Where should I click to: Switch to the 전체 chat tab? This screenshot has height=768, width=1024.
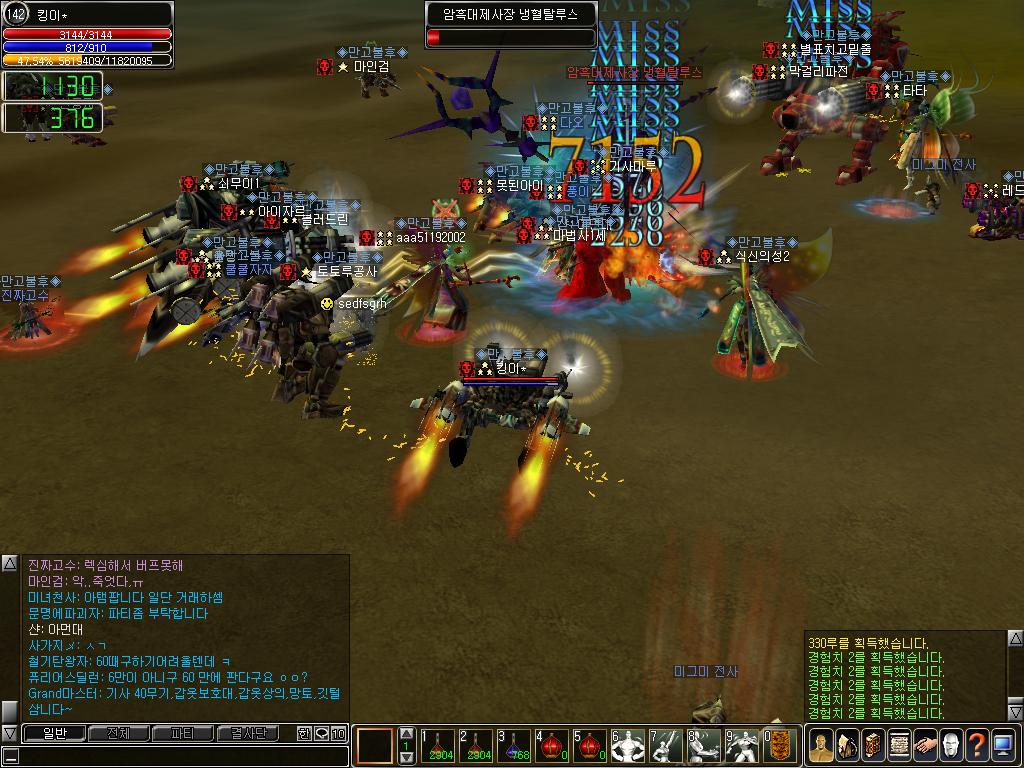click(x=118, y=733)
